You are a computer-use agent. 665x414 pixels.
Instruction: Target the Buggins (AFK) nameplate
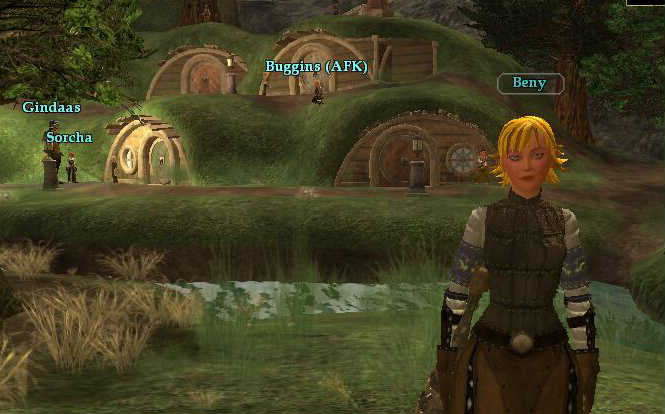316,66
